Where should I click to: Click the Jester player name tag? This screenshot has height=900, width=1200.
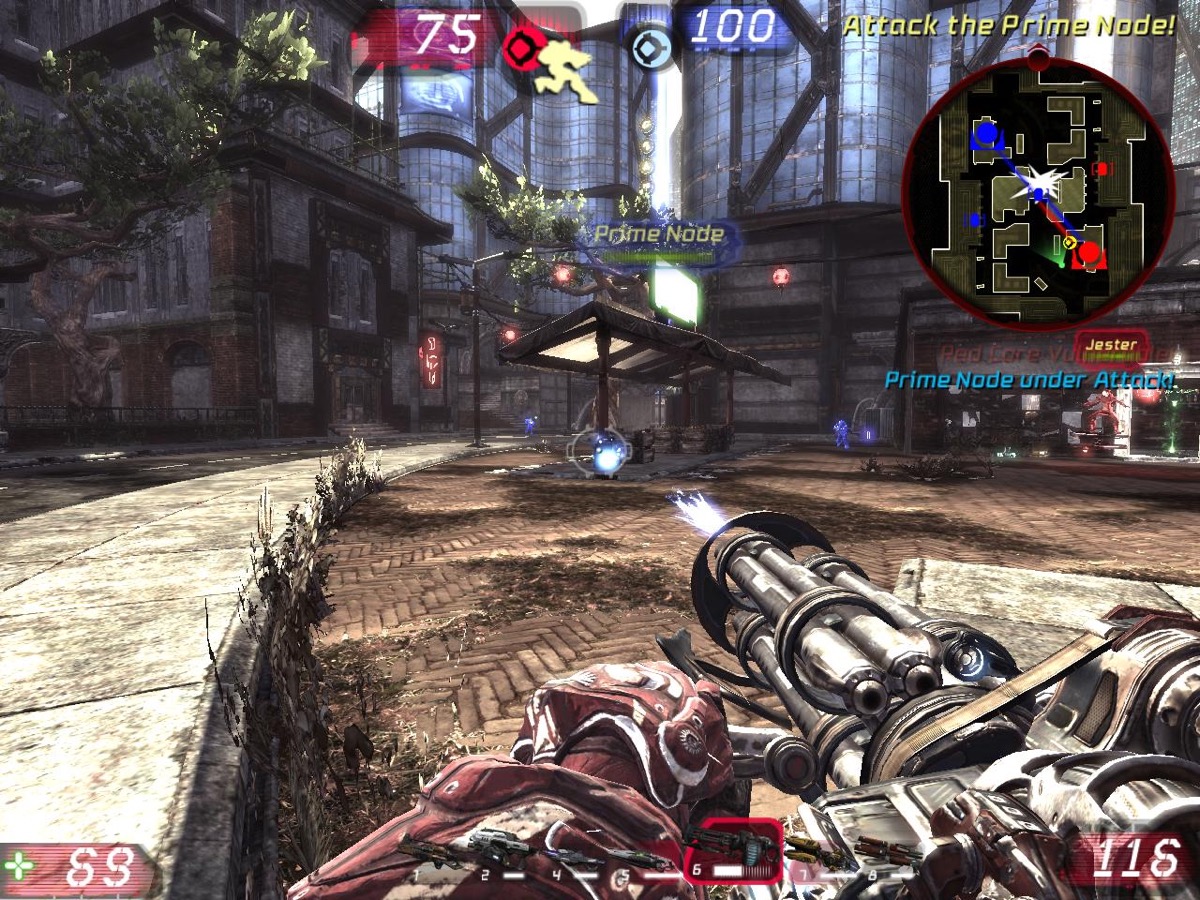coord(1111,345)
